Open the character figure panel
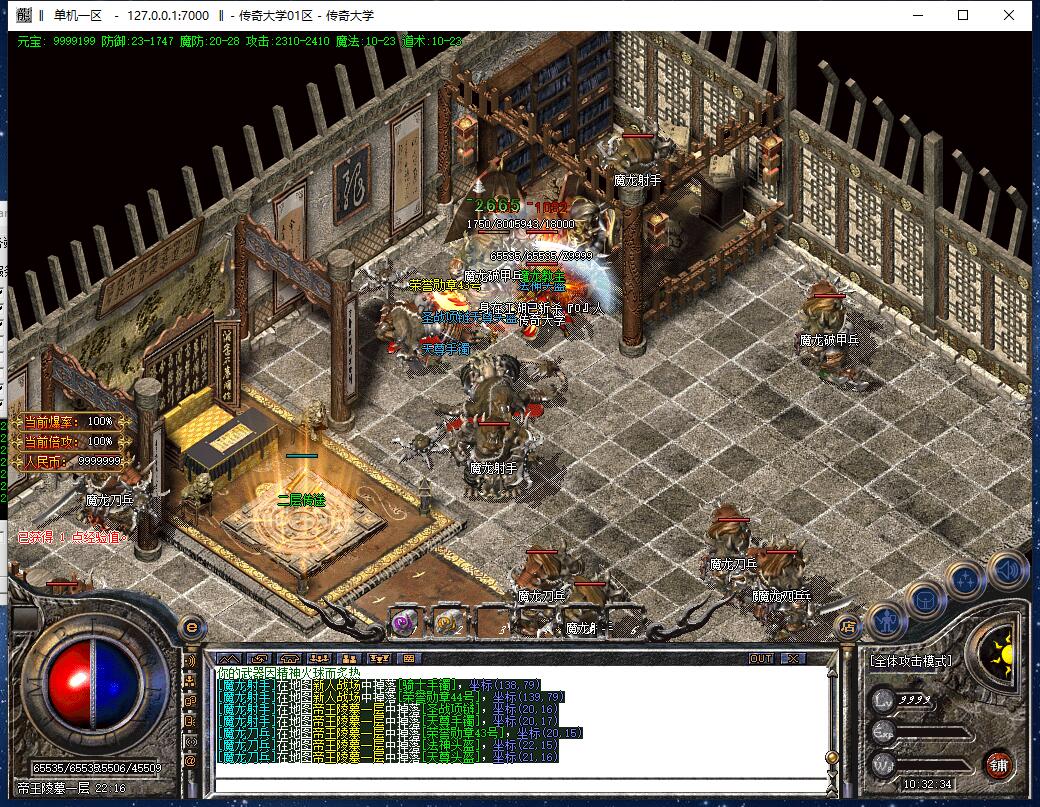Image resolution: width=1040 pixels, height=807 pixels. (x=886, y=621)
